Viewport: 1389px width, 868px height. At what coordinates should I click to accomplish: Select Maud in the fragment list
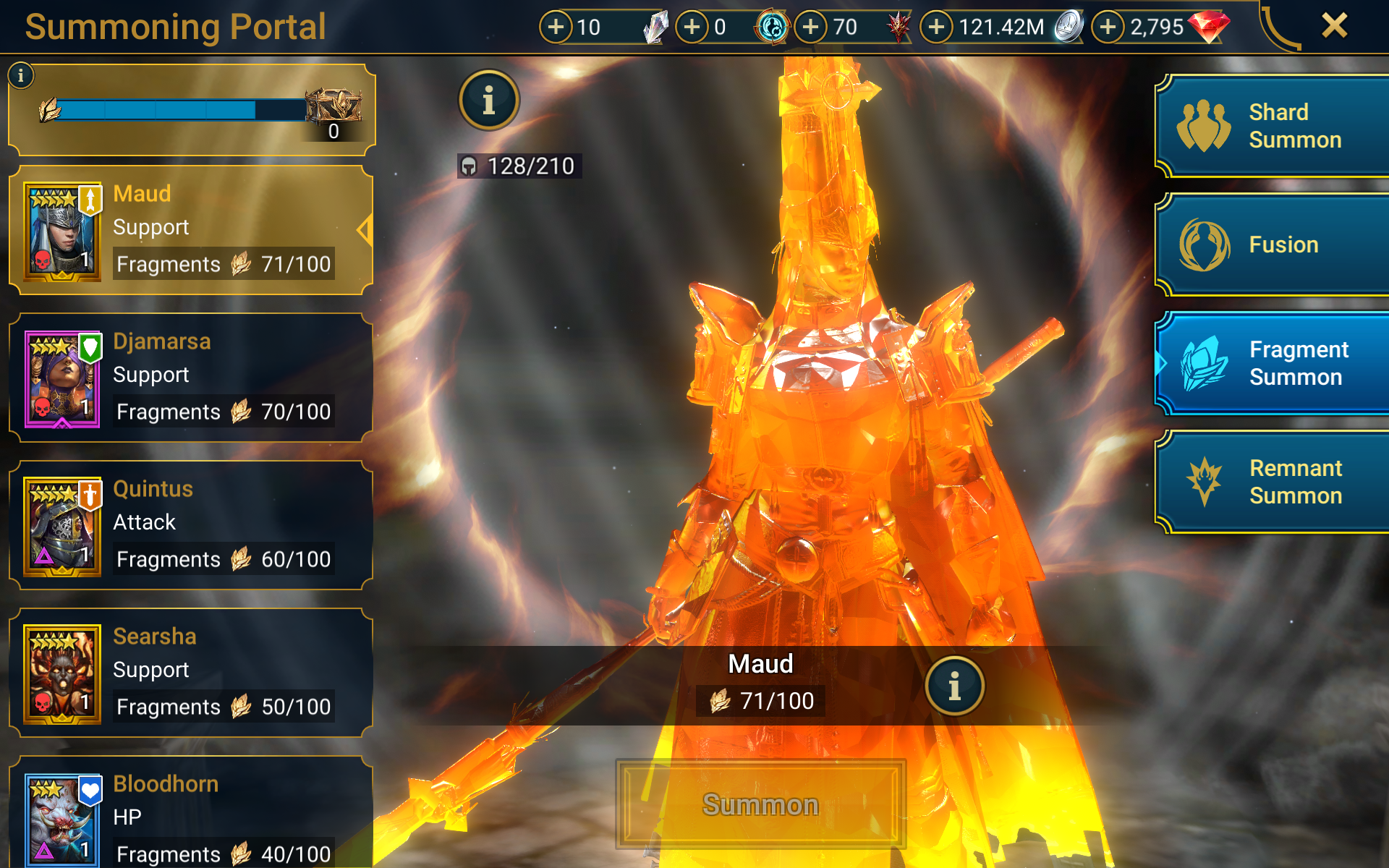[x=191, y=230]
